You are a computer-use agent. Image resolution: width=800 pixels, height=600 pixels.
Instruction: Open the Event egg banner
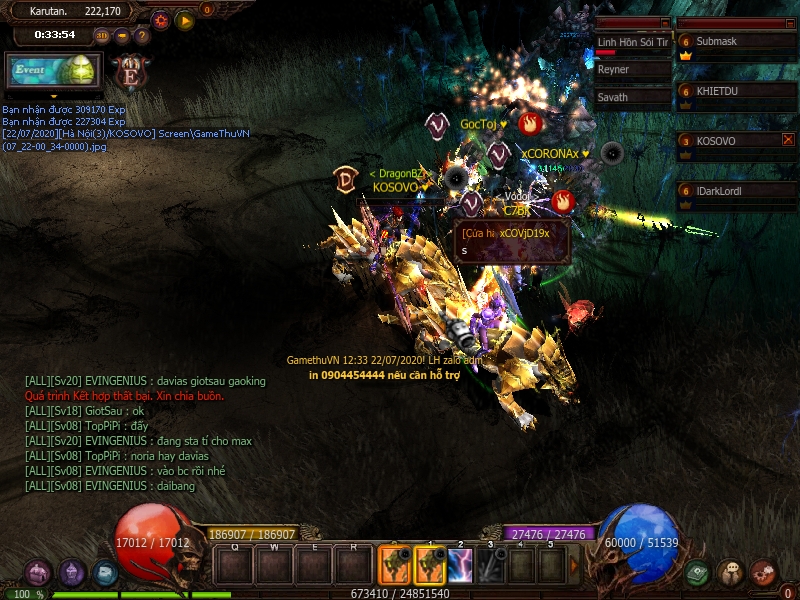pyautogui.click(x=54, y=71)
